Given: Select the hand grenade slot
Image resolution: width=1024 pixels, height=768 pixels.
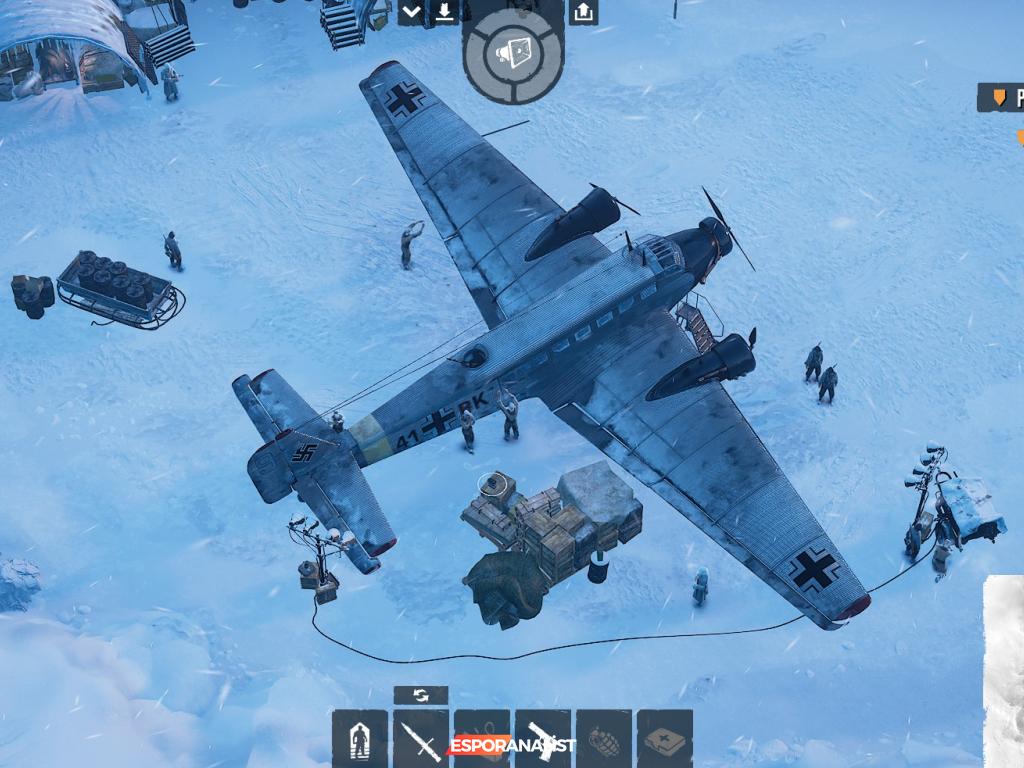Looking at the screenshot, I should [604, 738].
